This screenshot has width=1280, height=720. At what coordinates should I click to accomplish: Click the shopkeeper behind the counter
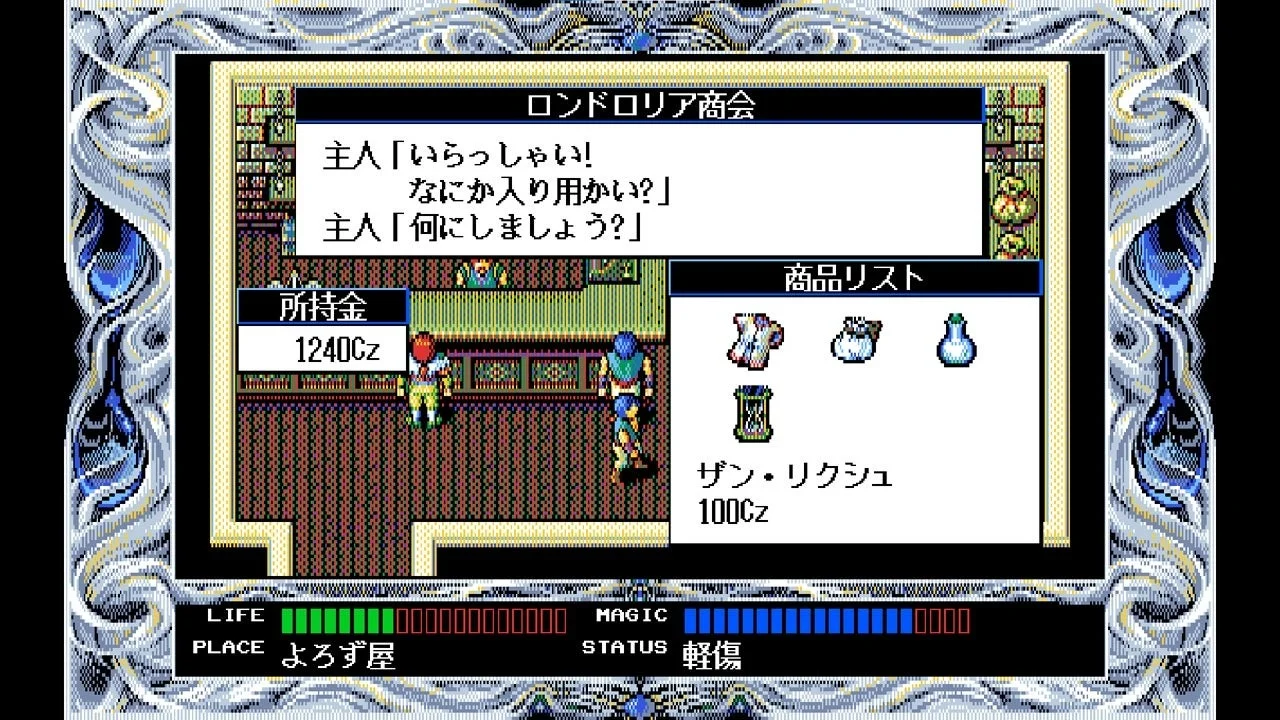point(480,272)
